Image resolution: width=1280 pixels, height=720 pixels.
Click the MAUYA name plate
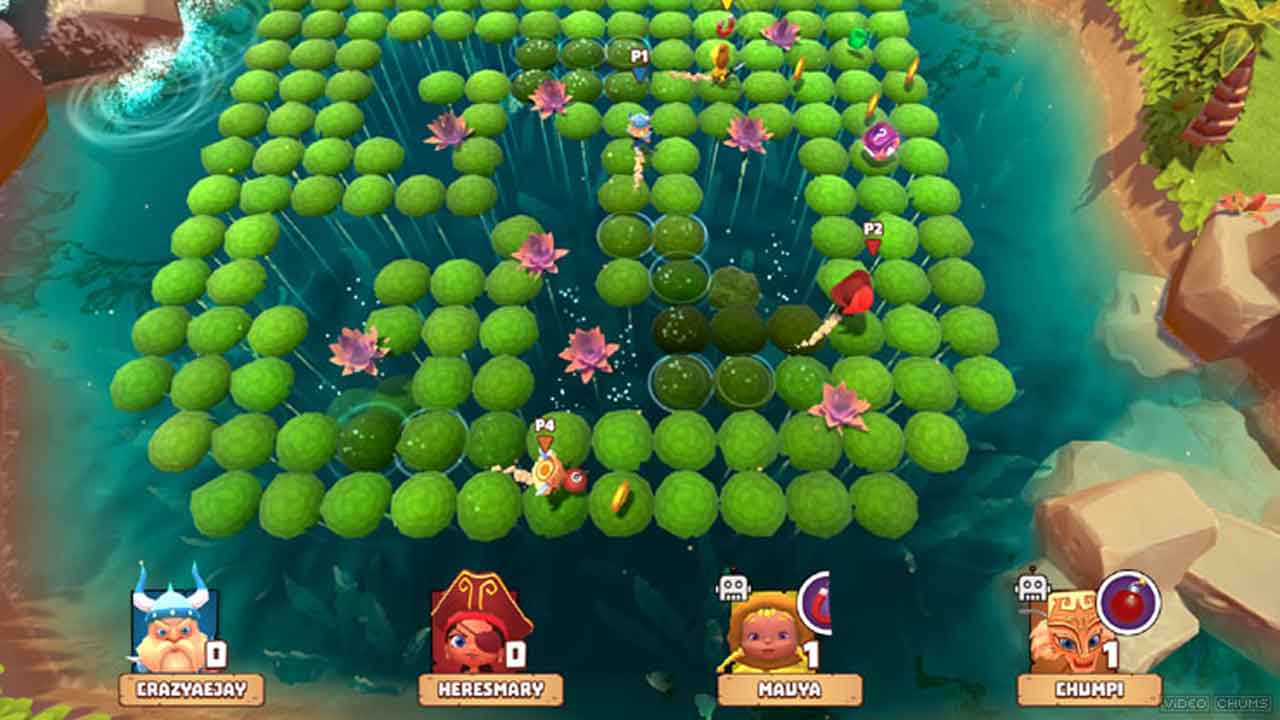tap(789, 689)
